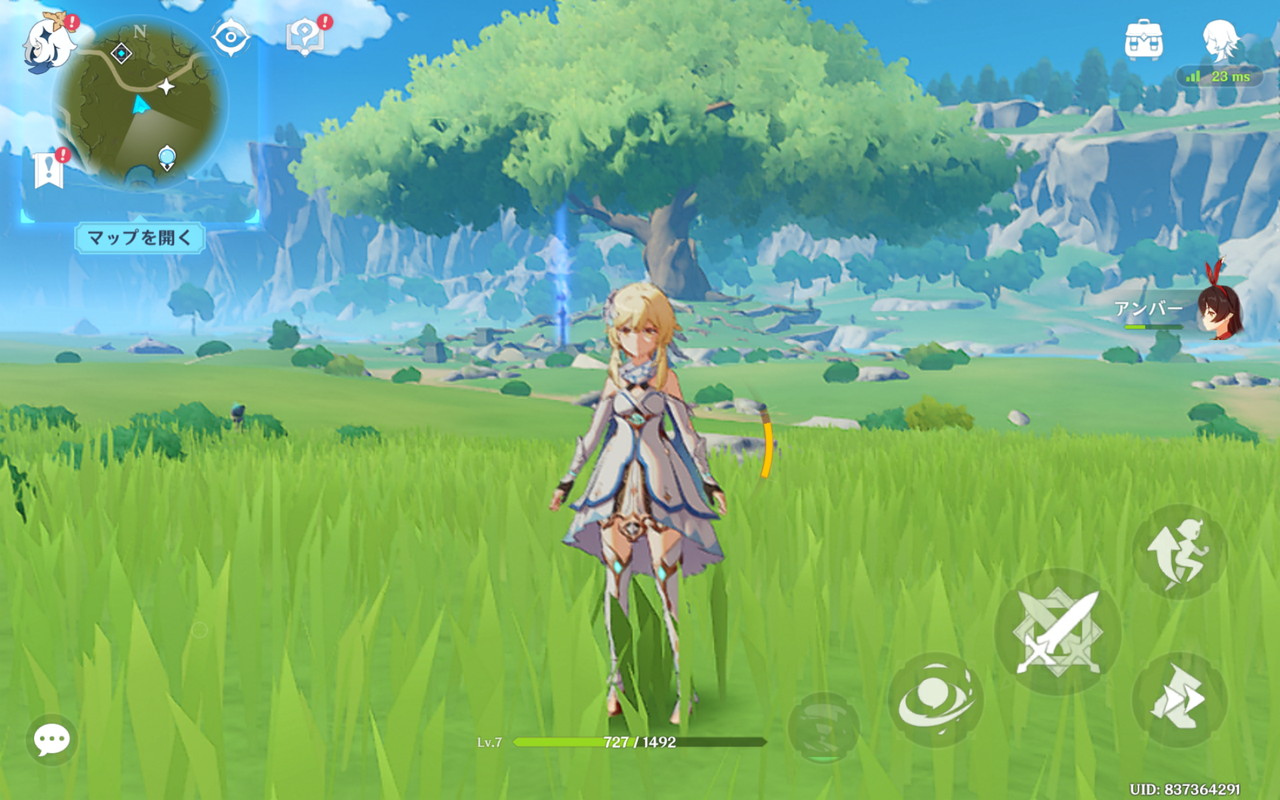This screenshot has height=800, width=1280.
Task: Tap the マップを開く button
Action: pos(140,238)
